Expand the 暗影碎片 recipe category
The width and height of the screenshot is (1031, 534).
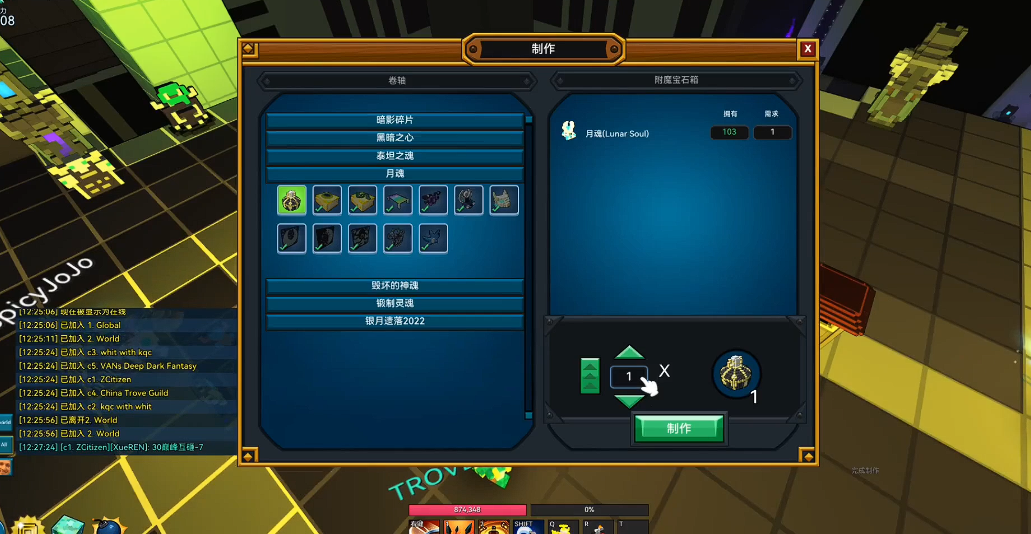(395, 120)
